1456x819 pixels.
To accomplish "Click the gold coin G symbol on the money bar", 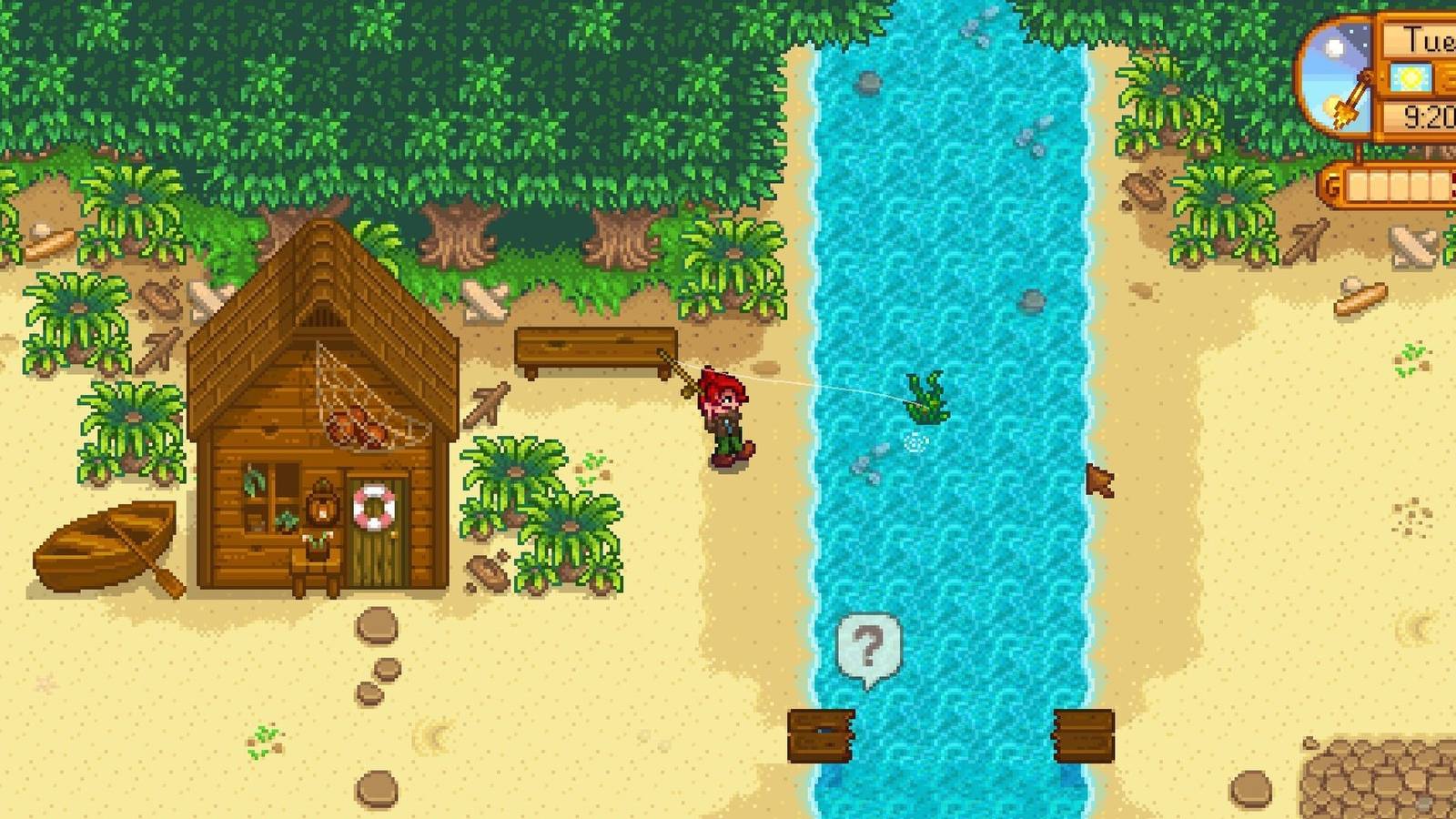I will 1330,184.
